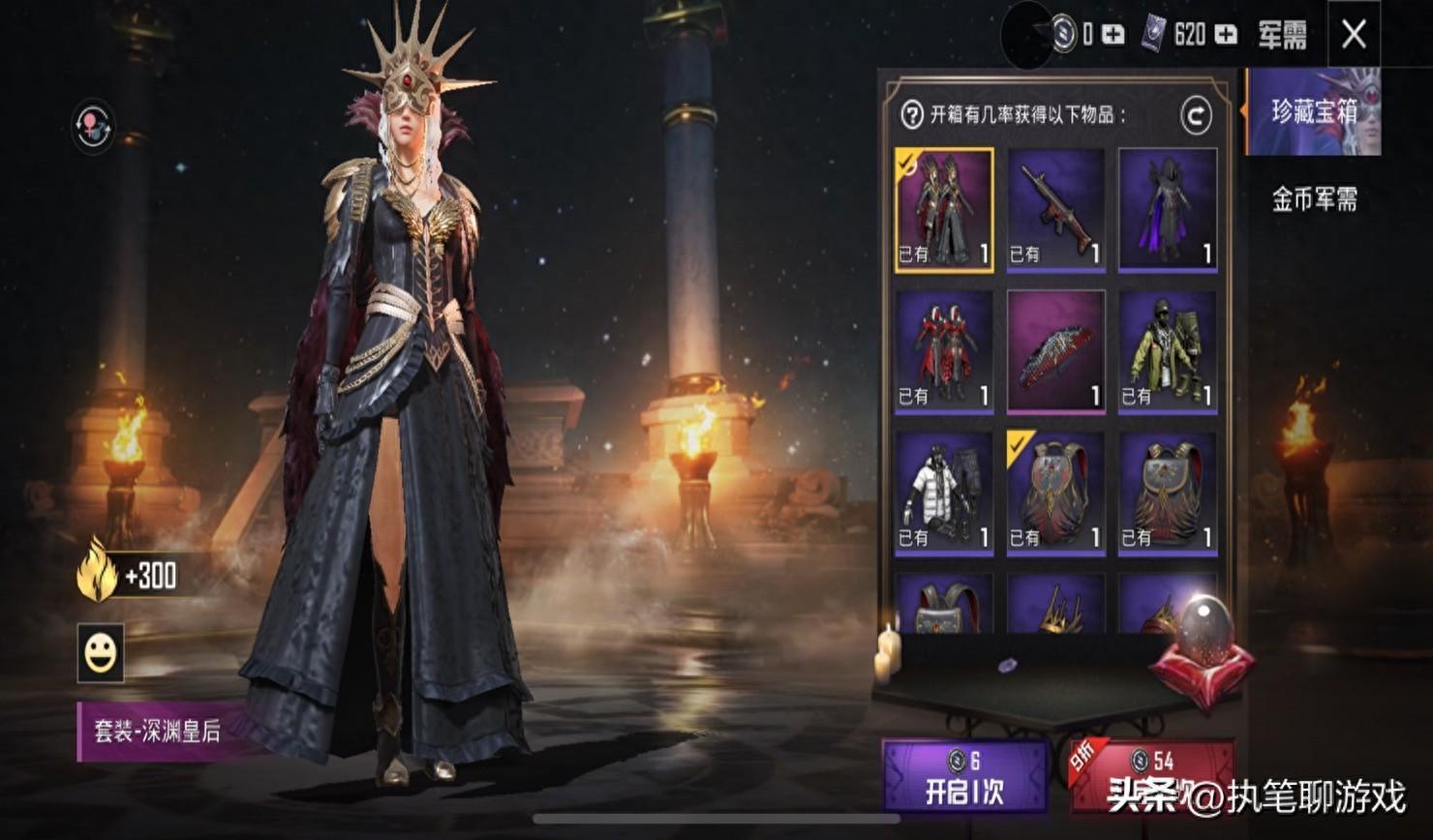Select the red-caped outfit pair slot
The height and width of the screenshot is (840, 1433).
(x=944, y=351)
